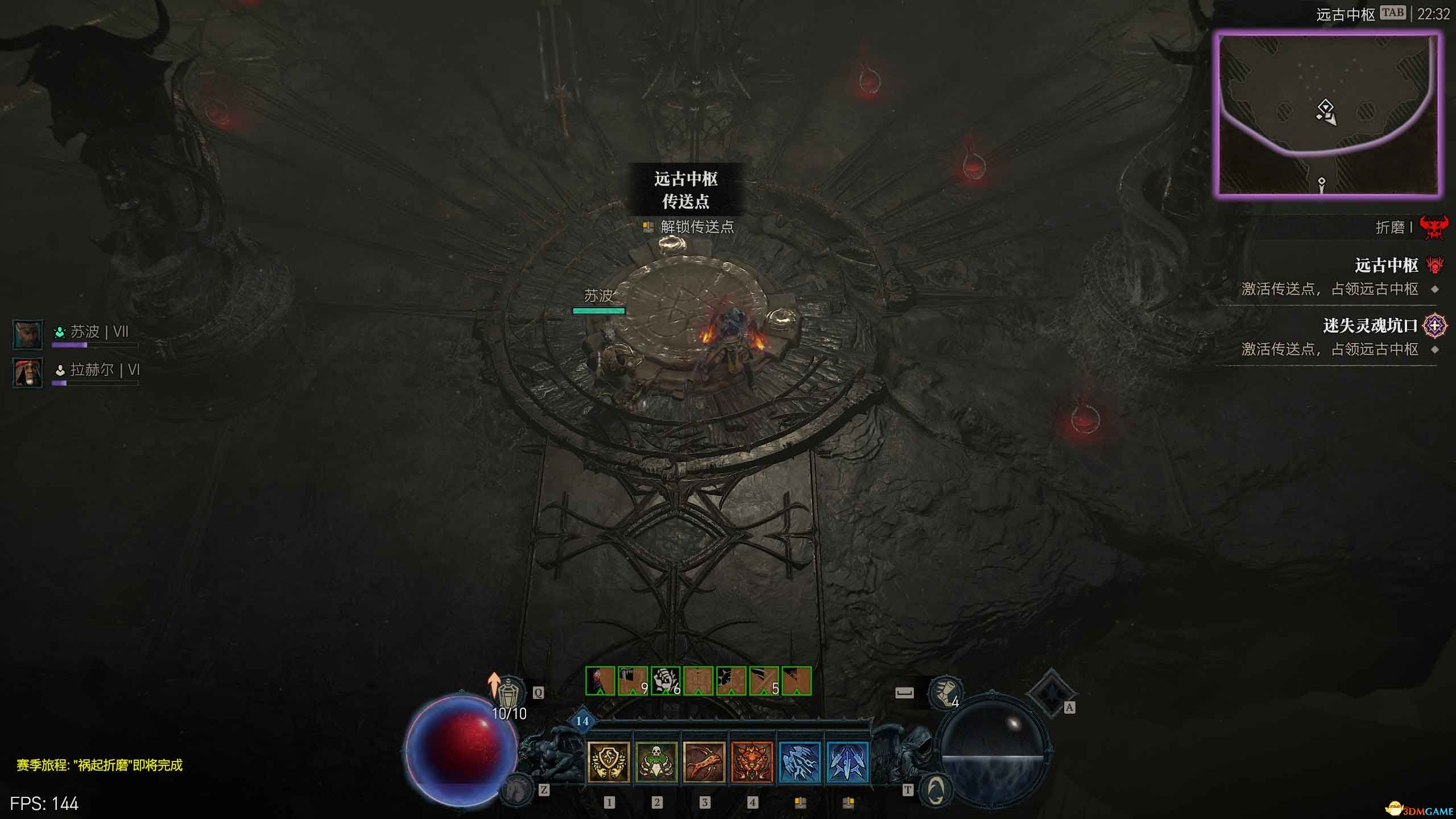The width and height of the screenshot is (1456, 819).
Task: Select the 迷失灵魂坑口 objective entry
Action: pos(1370,326)
